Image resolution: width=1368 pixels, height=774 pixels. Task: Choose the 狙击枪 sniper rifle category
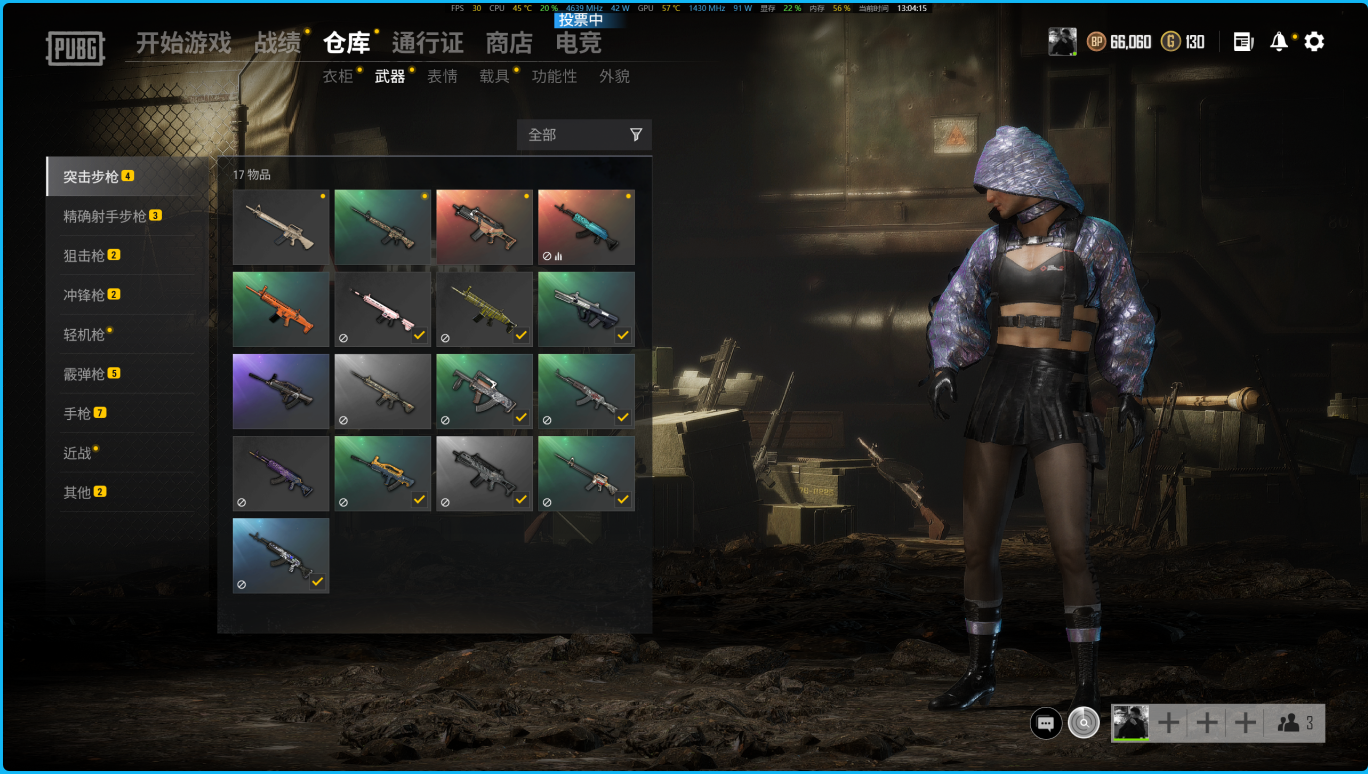[x=84, y=255]
